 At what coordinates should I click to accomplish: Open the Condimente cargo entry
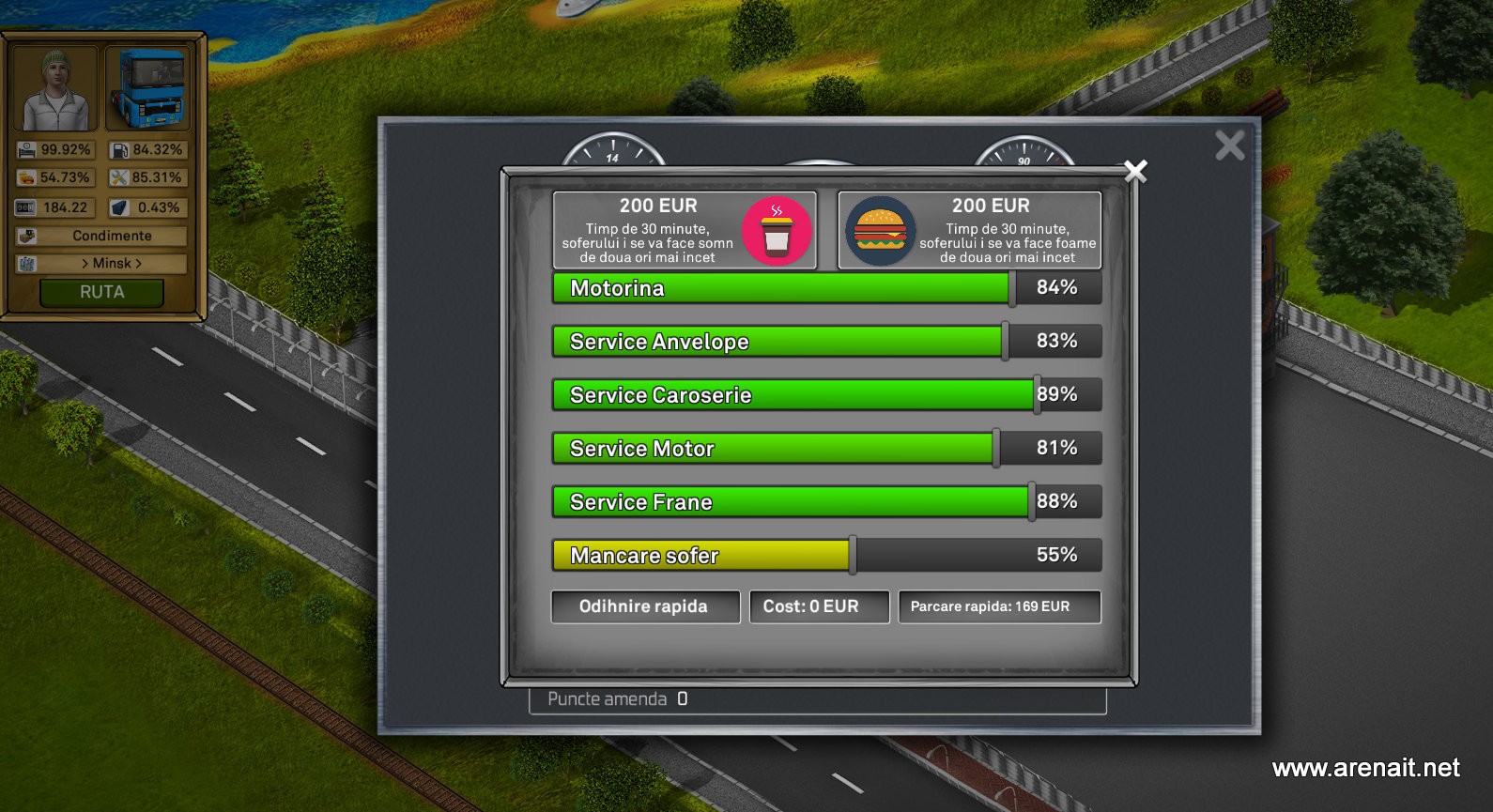pyautogui.click(x=112, y=237)
